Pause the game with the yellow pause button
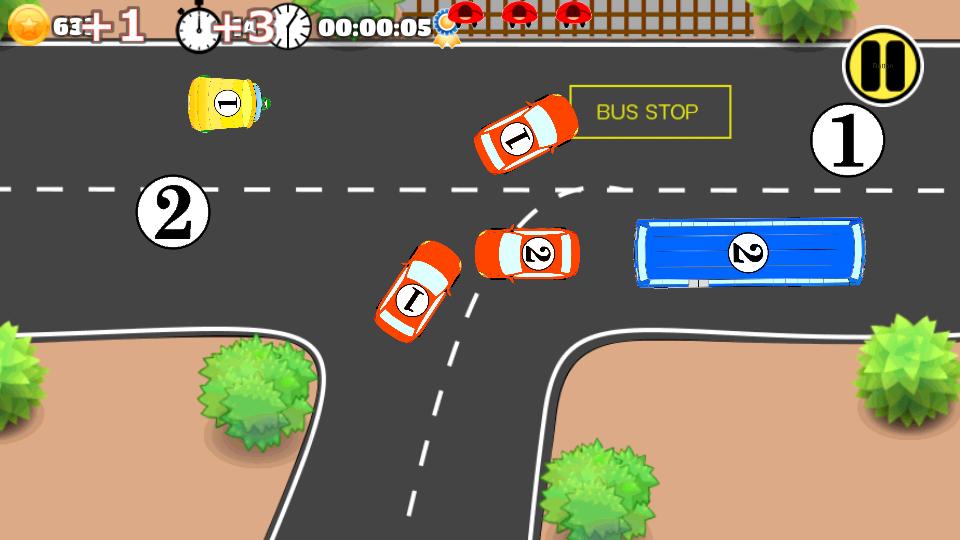 click(883, 66)
